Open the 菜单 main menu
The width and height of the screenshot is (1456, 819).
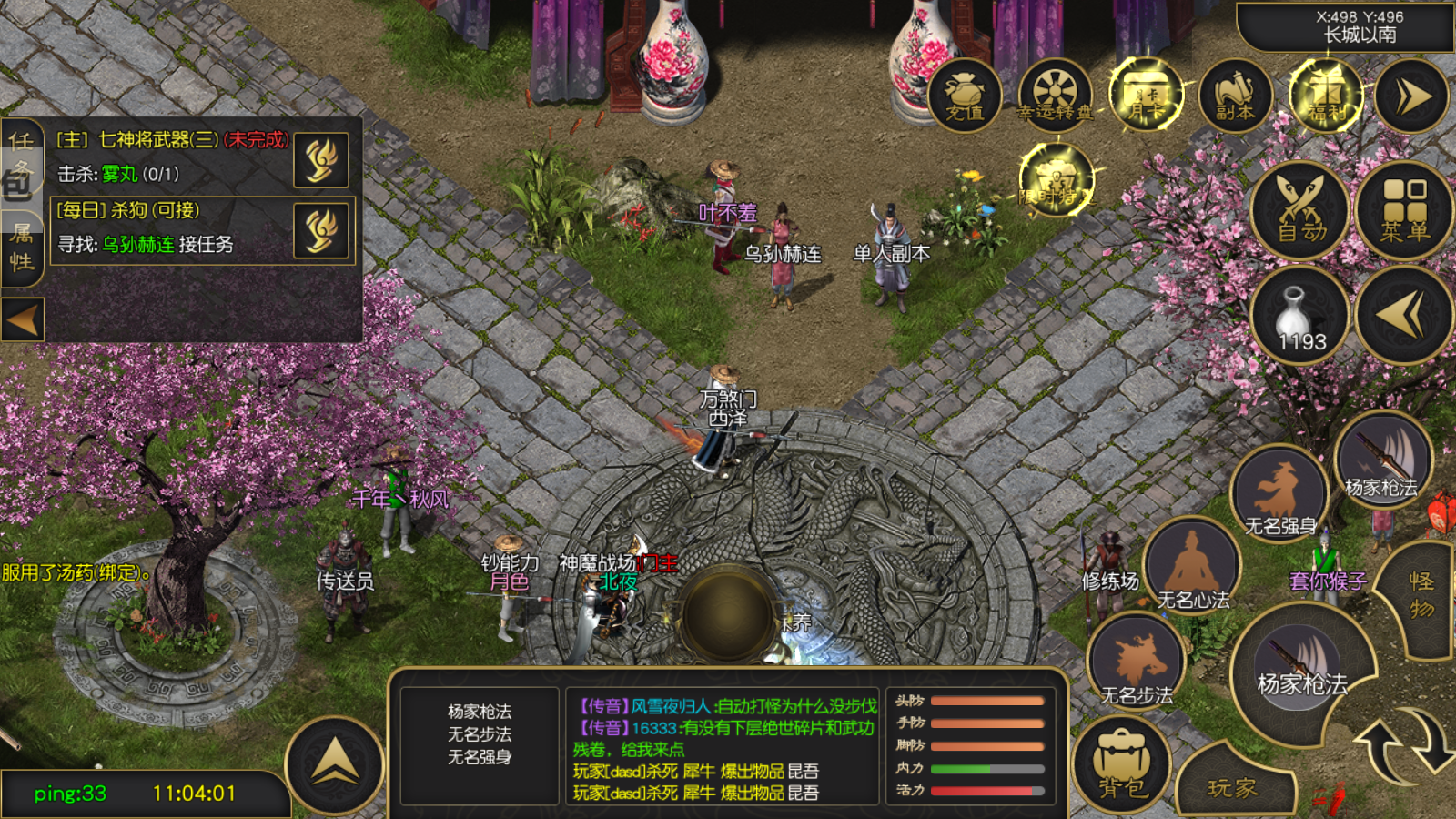pos(1404,210)
